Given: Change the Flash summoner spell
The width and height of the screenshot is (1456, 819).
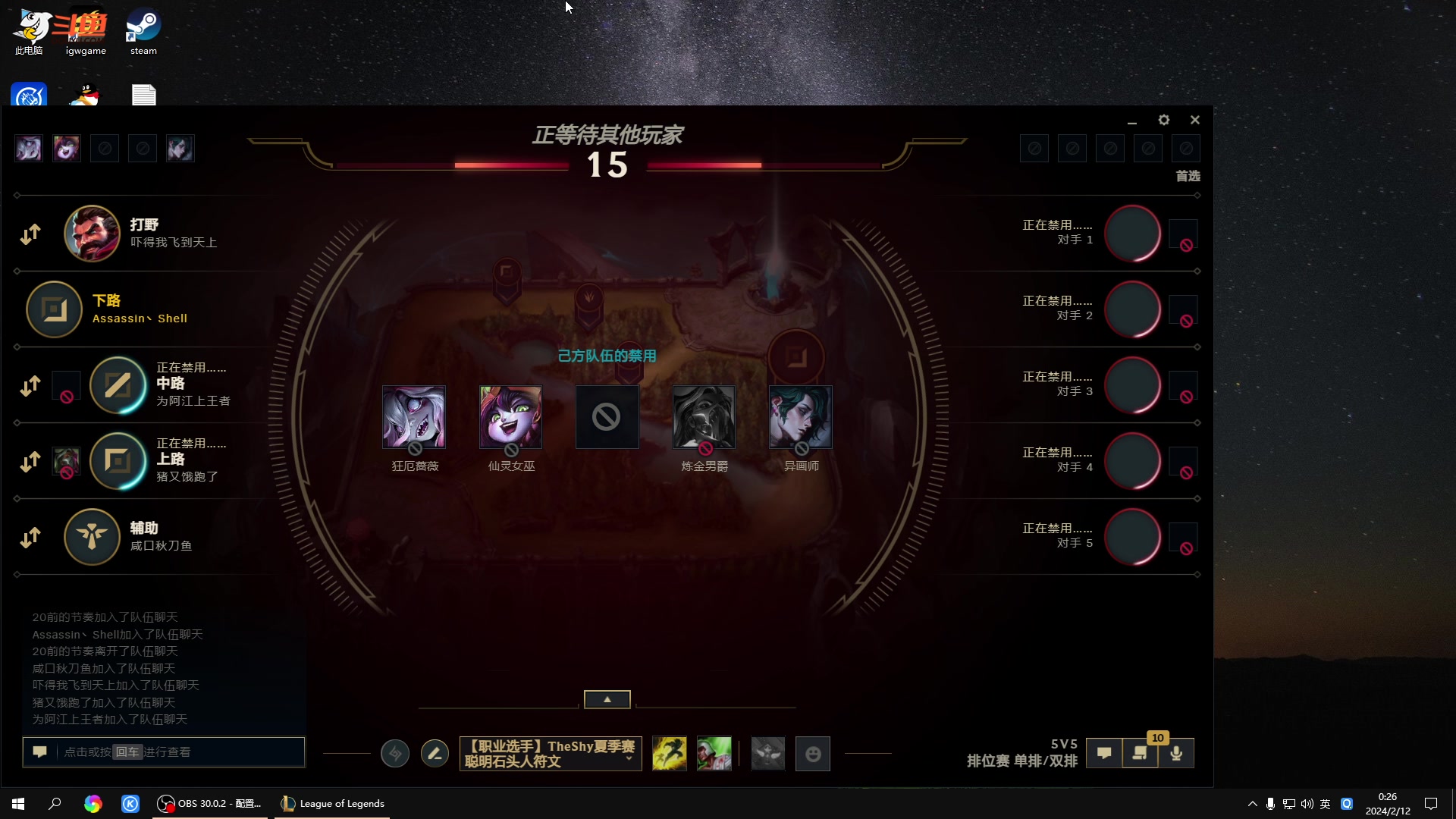Looking at the screenshot, I should click(x=669, y=753).
